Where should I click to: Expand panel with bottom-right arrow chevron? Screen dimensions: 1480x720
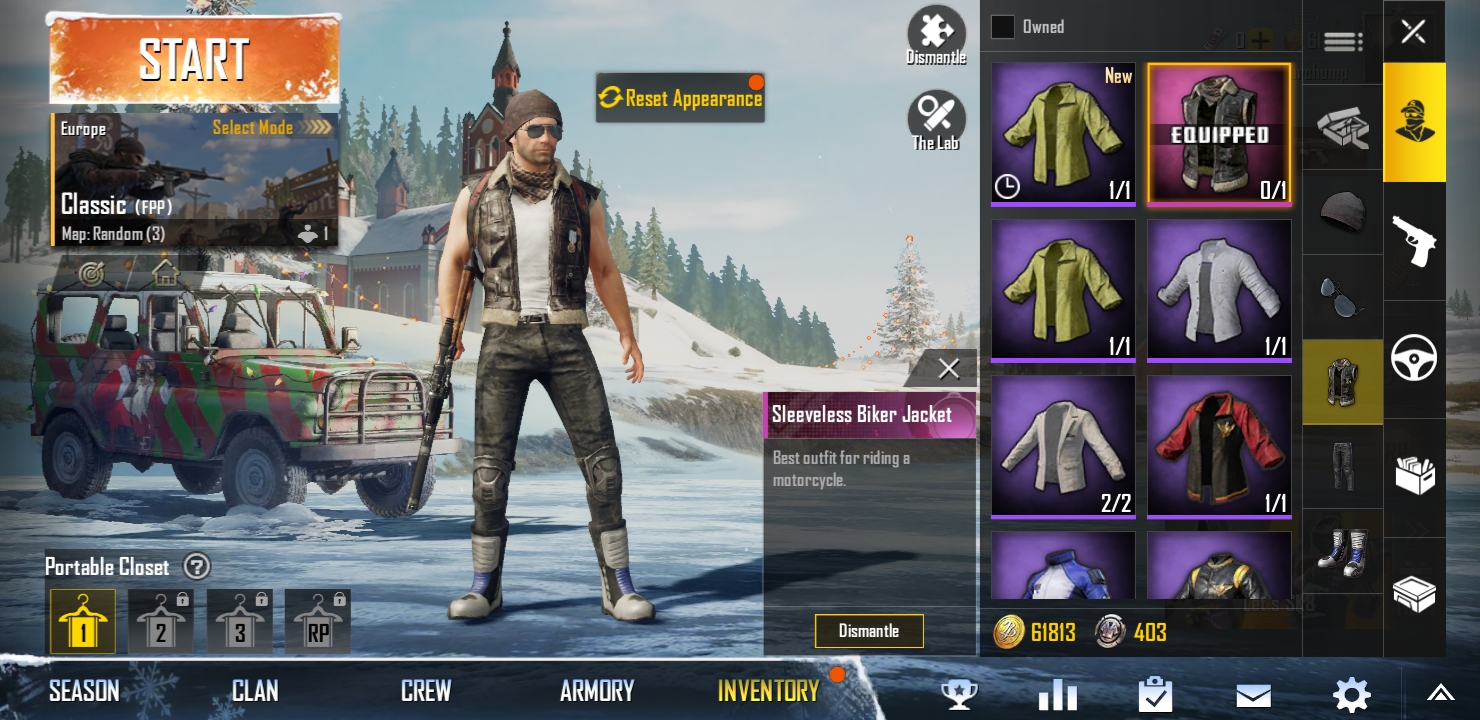(1440, 691)
